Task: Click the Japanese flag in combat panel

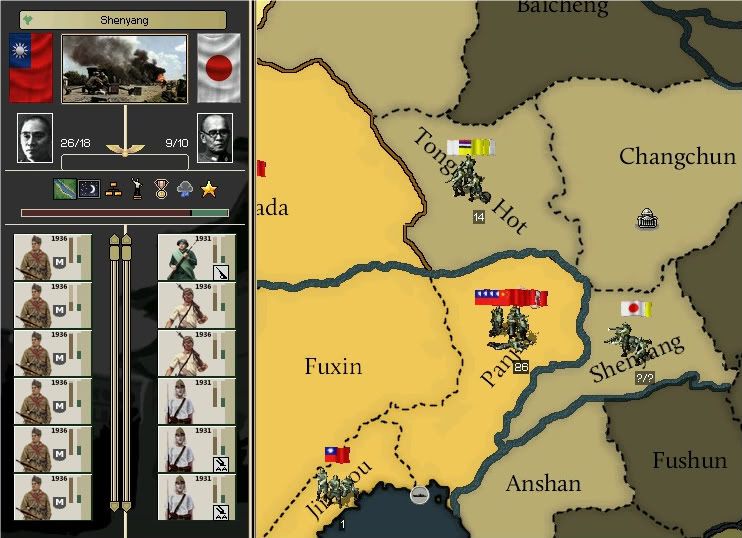Action: 219,68
